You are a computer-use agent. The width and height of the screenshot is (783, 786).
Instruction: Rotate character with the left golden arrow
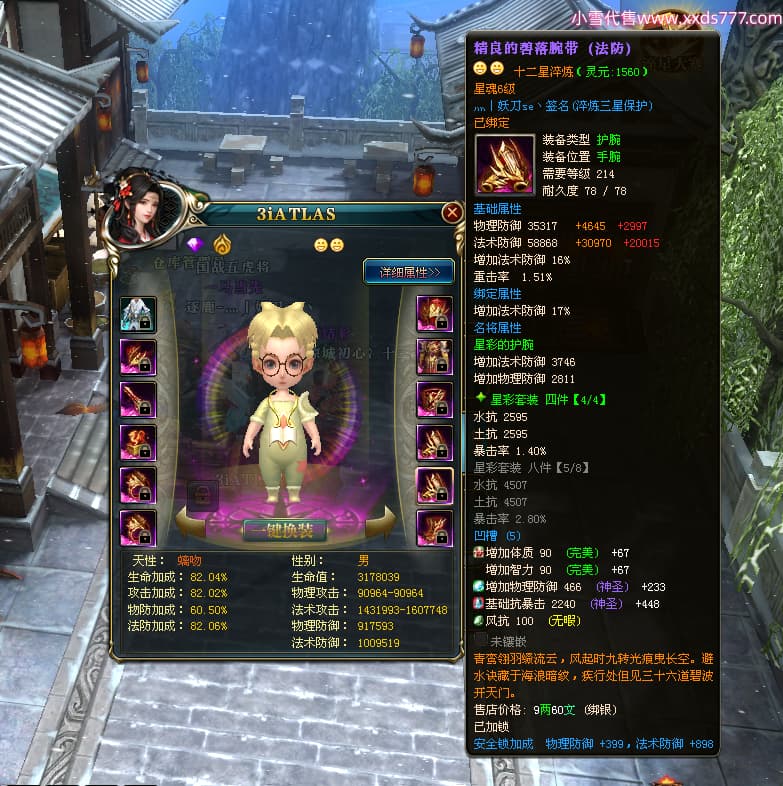pos(190,522)
